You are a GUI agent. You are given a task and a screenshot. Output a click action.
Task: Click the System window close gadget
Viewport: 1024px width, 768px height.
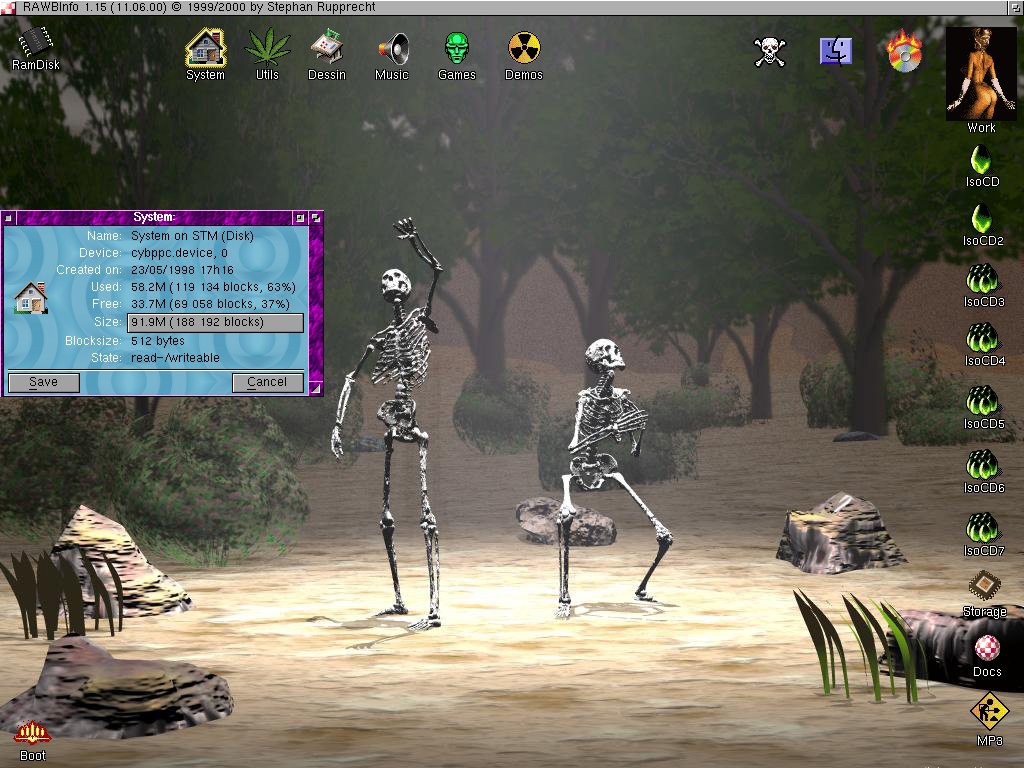point(8,217)
